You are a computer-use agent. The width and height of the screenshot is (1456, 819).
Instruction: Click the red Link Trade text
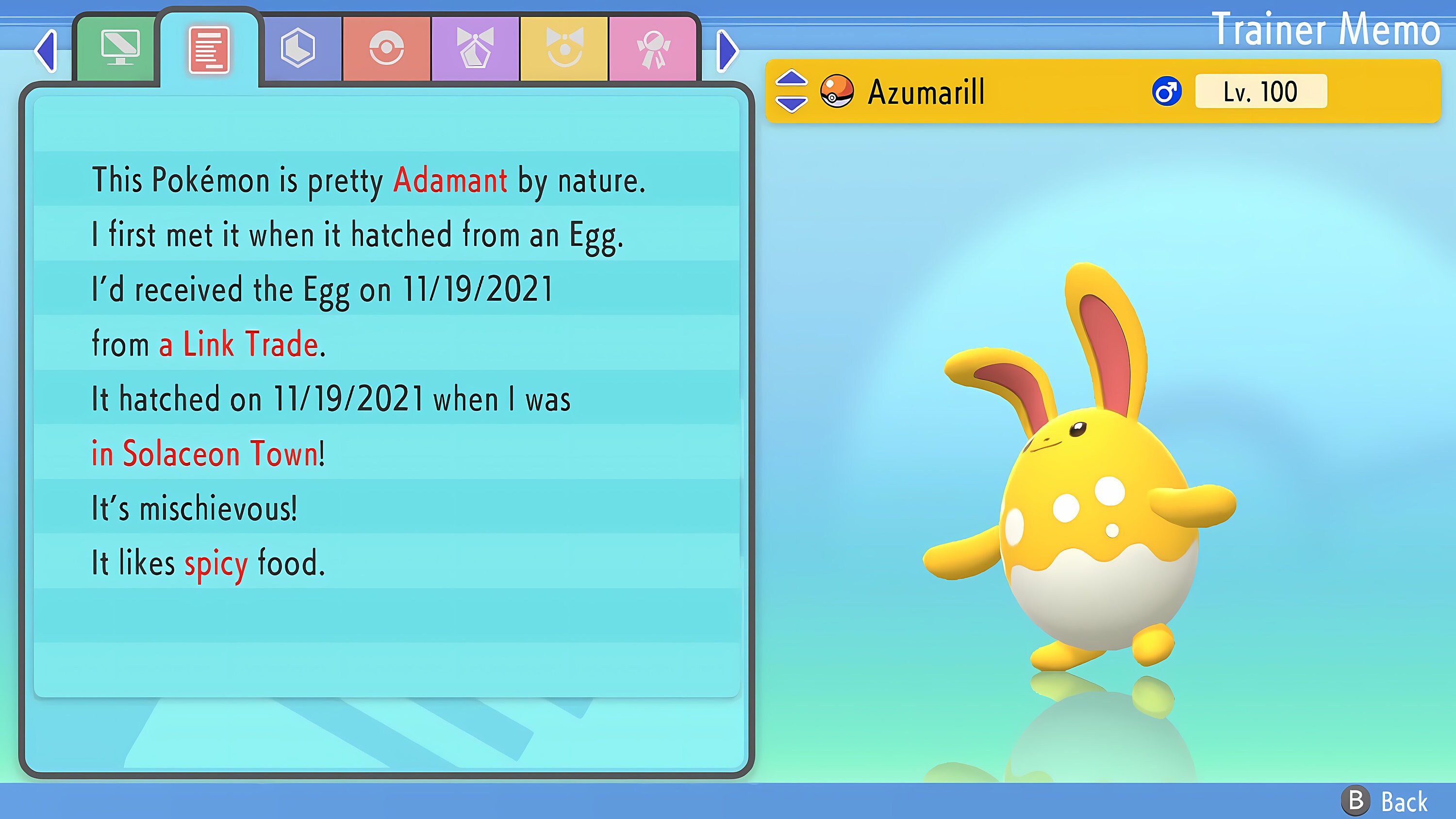pos(240,343)
